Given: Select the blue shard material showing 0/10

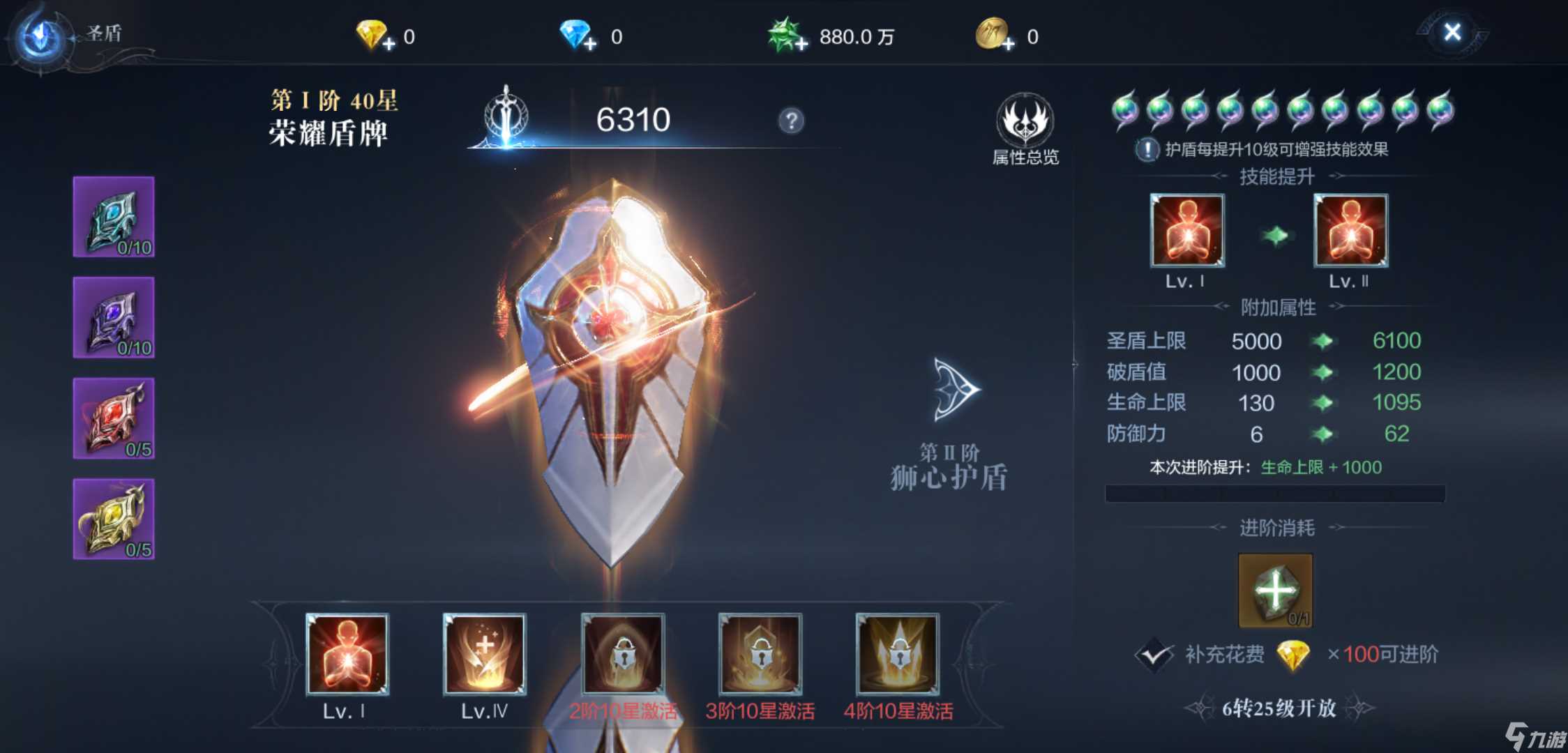Looking at the screenshot, I should click(114, 218).
